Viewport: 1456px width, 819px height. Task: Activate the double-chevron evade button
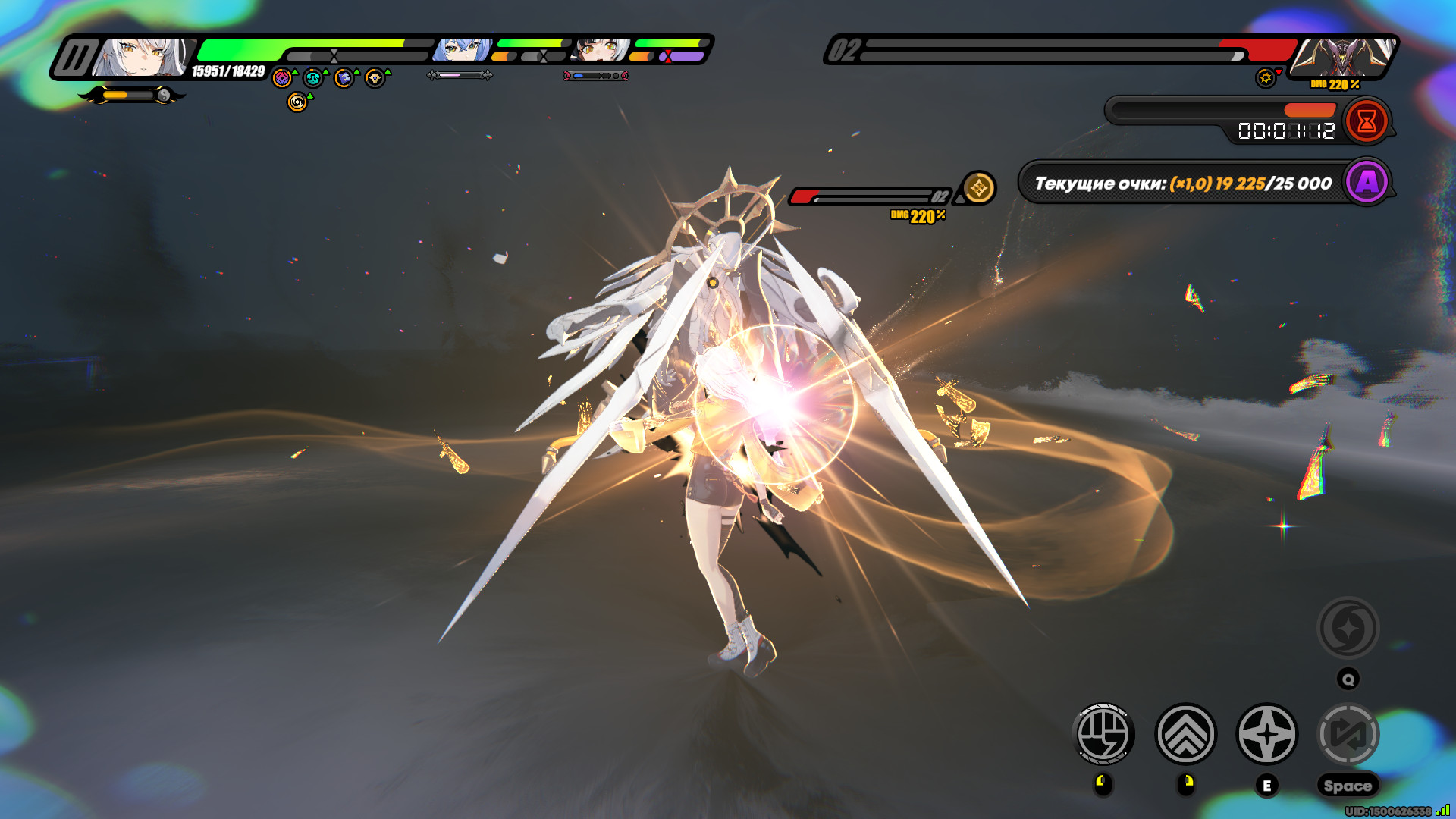pos(1185,734)
